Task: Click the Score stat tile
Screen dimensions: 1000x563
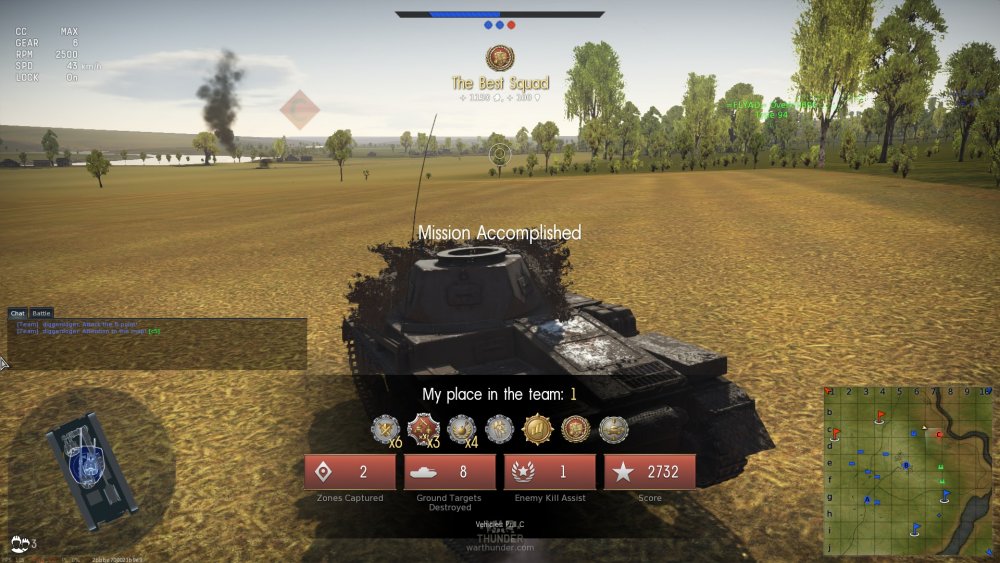Action: (x=650, y=472)
